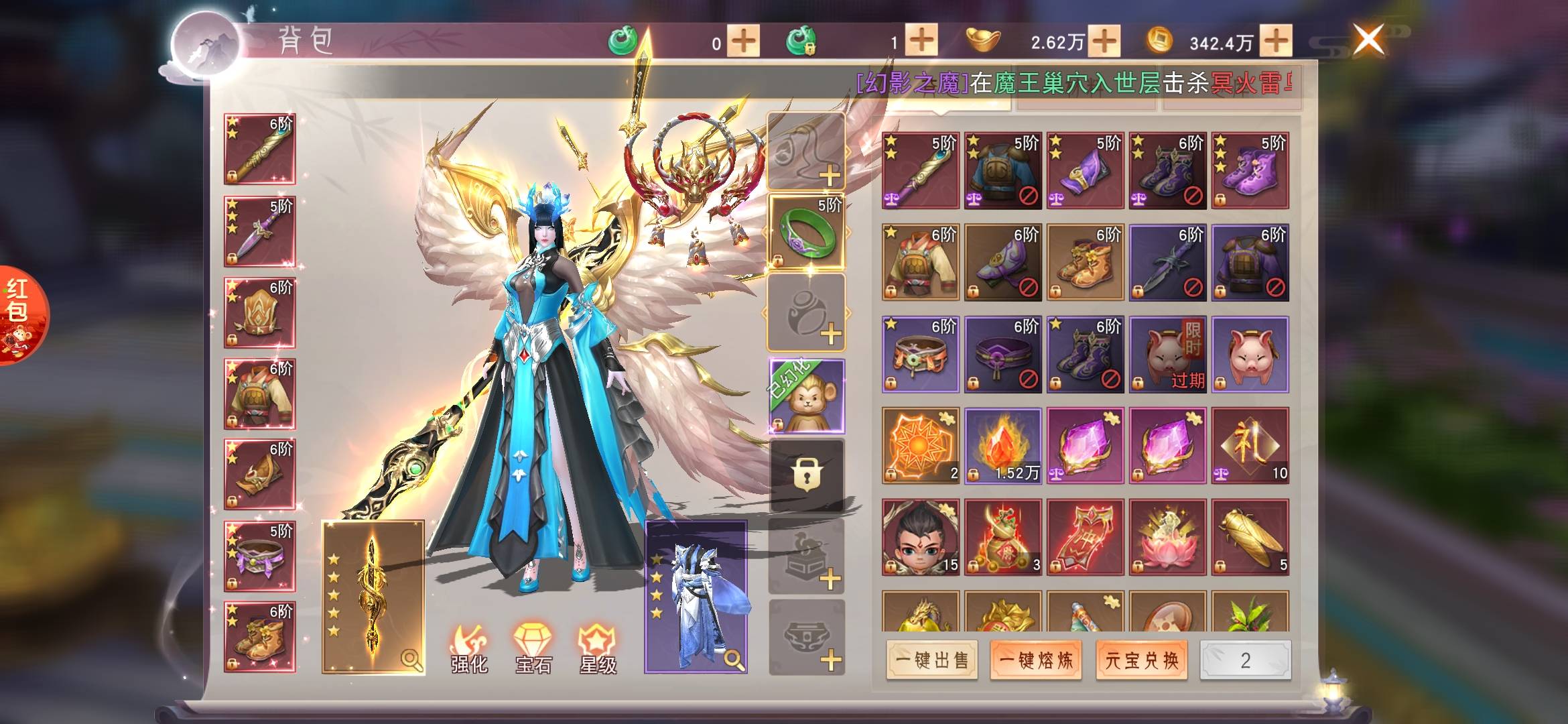Tap the 一键出售 sell-all button

click(x=931, y=660)
